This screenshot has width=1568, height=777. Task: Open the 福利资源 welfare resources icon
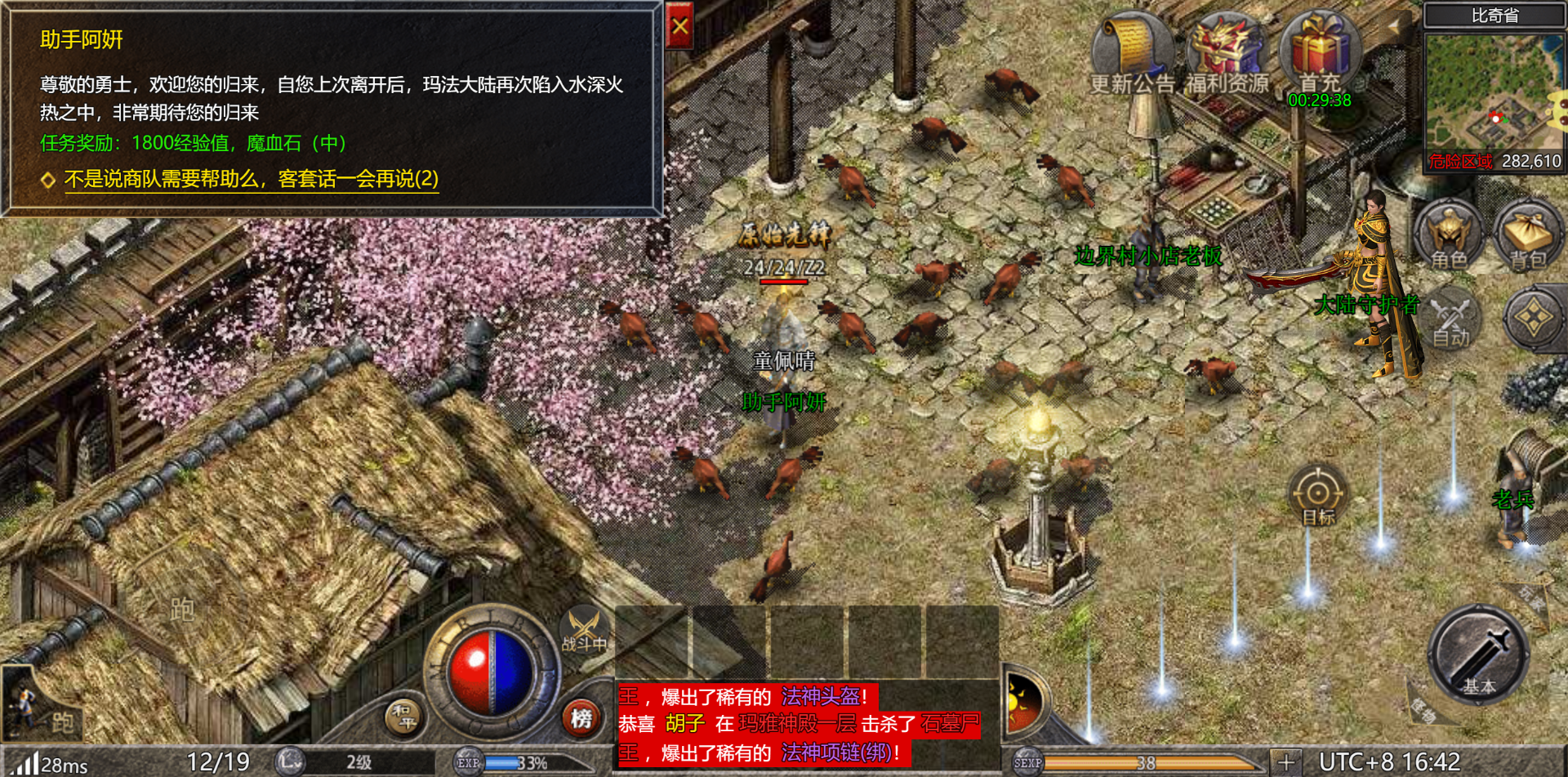(x=1227, y=51)
